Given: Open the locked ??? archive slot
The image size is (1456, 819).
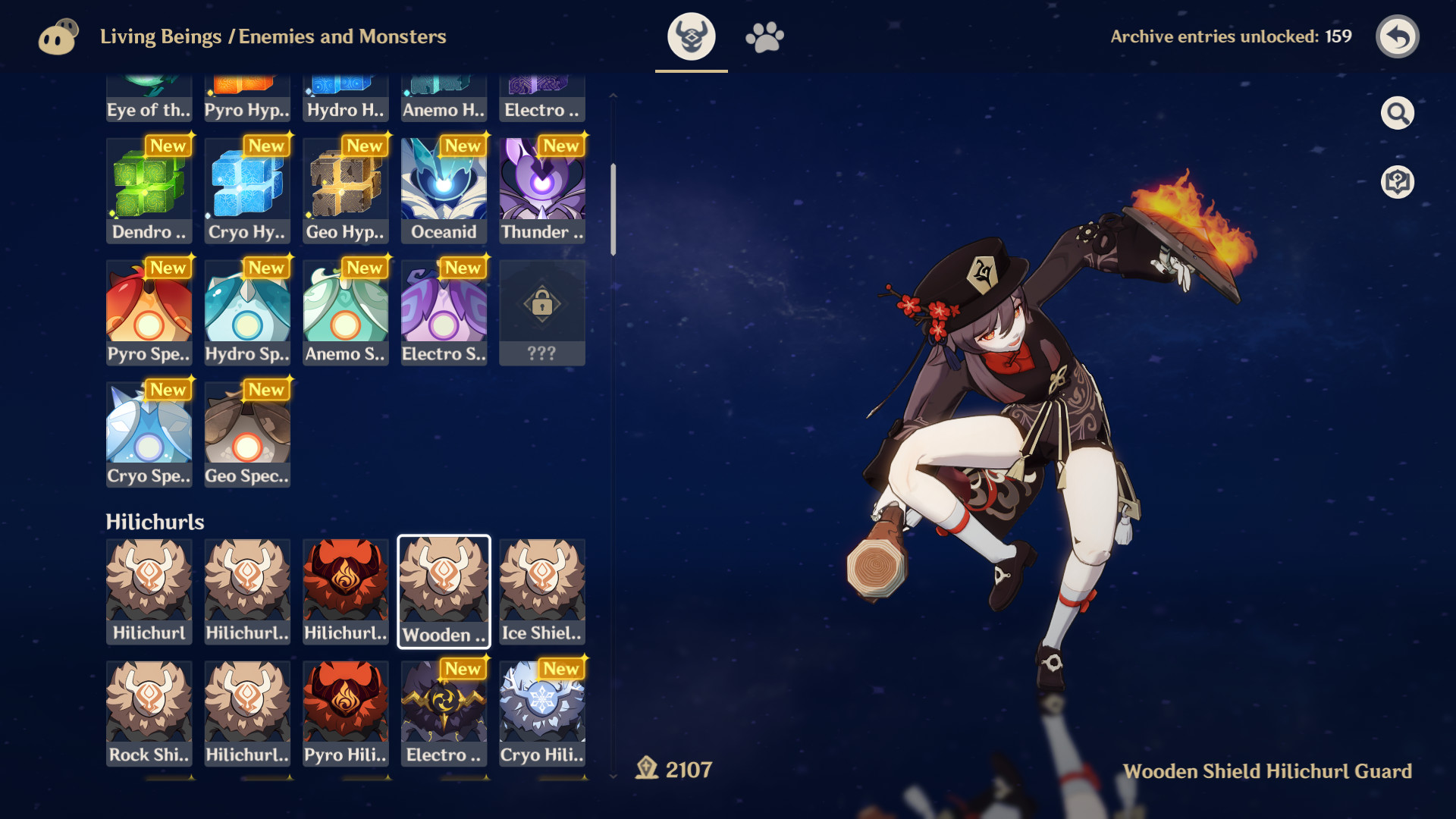Looking at the screenshot, I should point(541,312).
